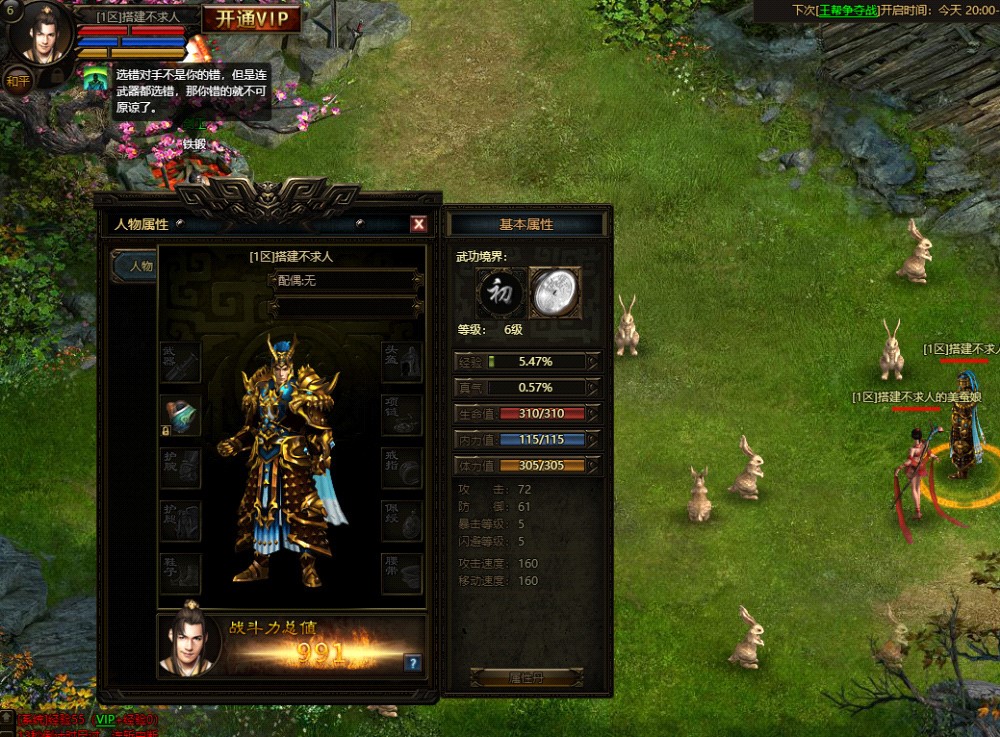Select the 戒指 ring equipment slot
Viewport: 1000px width, 737px height.
[x=402, y=468]
